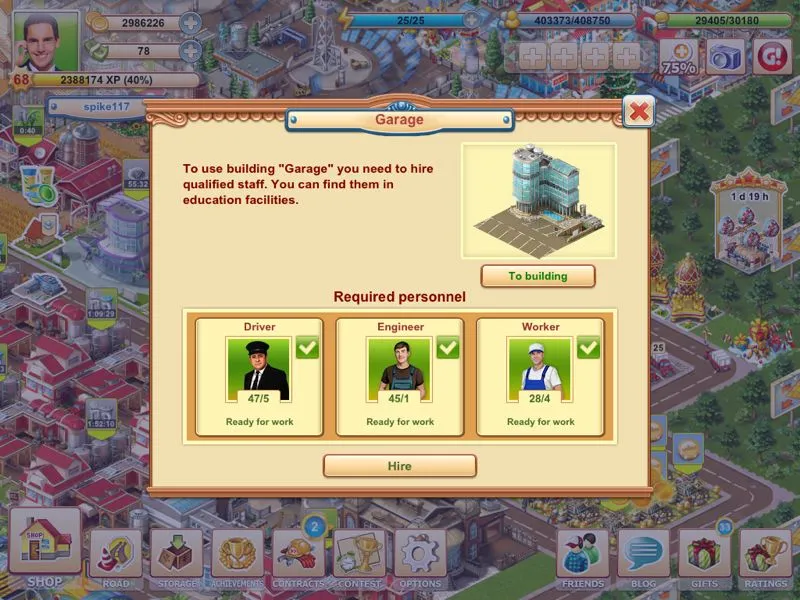Open the Gifts panel
The width and height of the screenshot is (800, 600).
pyautogui.click(x=704, y=556)
